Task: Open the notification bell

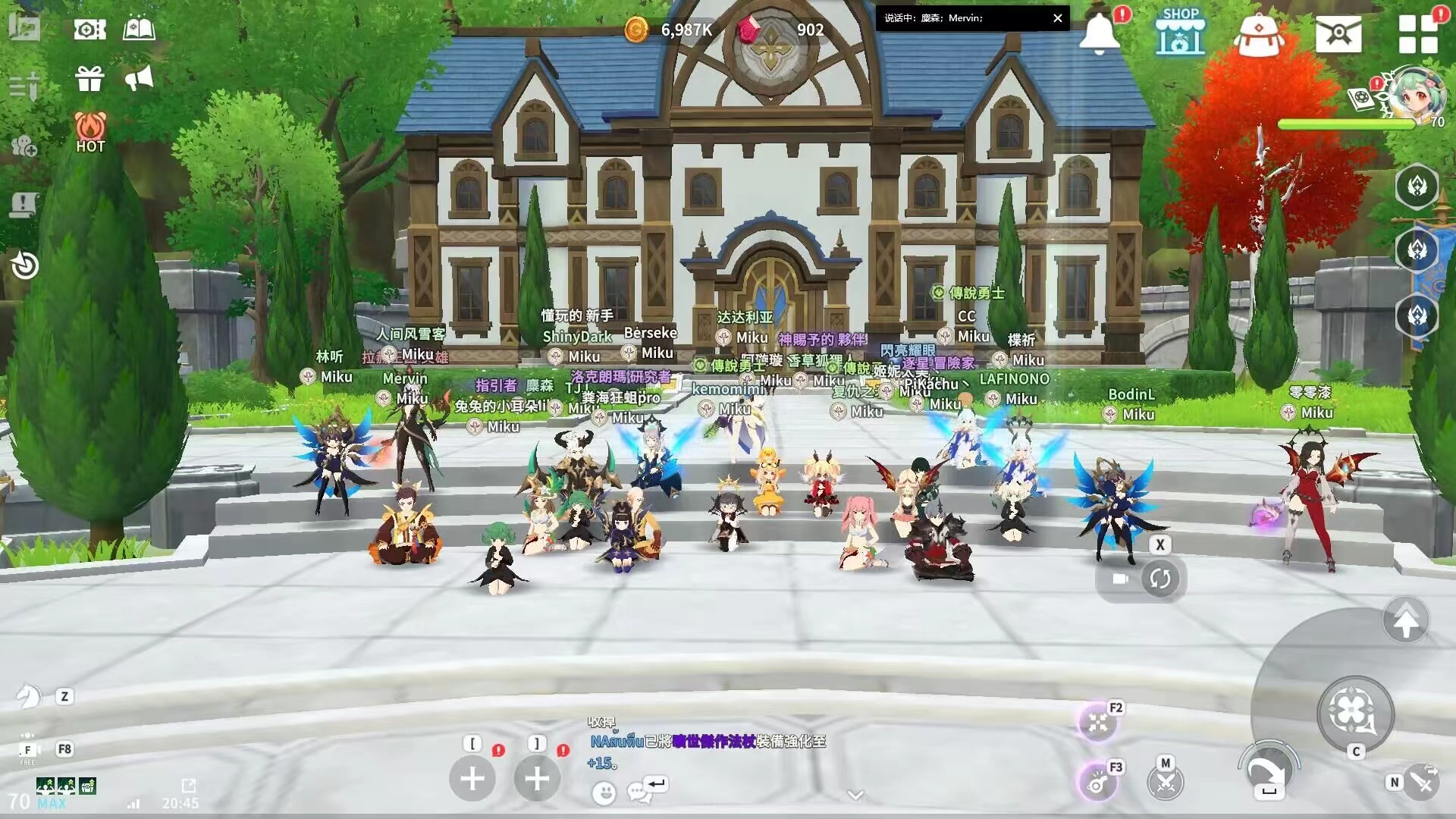Action: (x=1099, y=33)
